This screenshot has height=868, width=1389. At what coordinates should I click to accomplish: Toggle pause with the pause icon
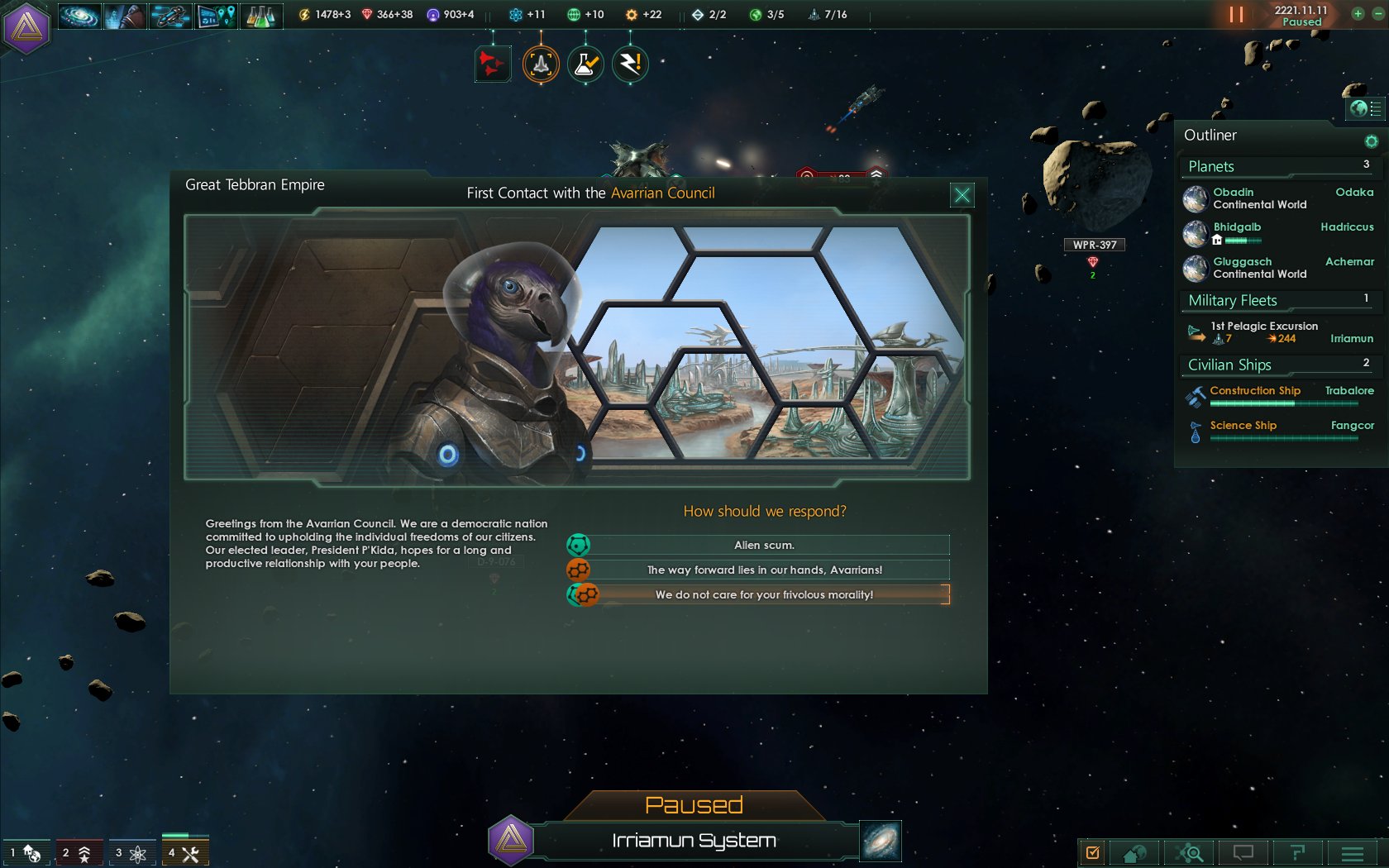click(1237, 14)
